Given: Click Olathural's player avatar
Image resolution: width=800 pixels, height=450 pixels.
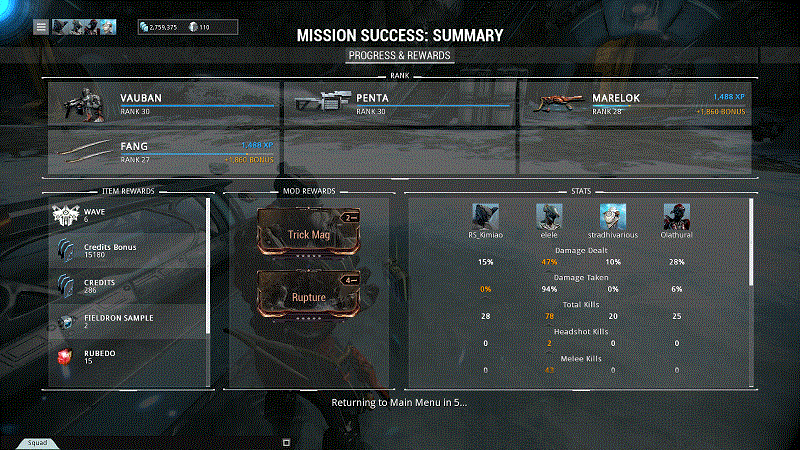Looking at the screenshot, I should [x=676, y=216].
